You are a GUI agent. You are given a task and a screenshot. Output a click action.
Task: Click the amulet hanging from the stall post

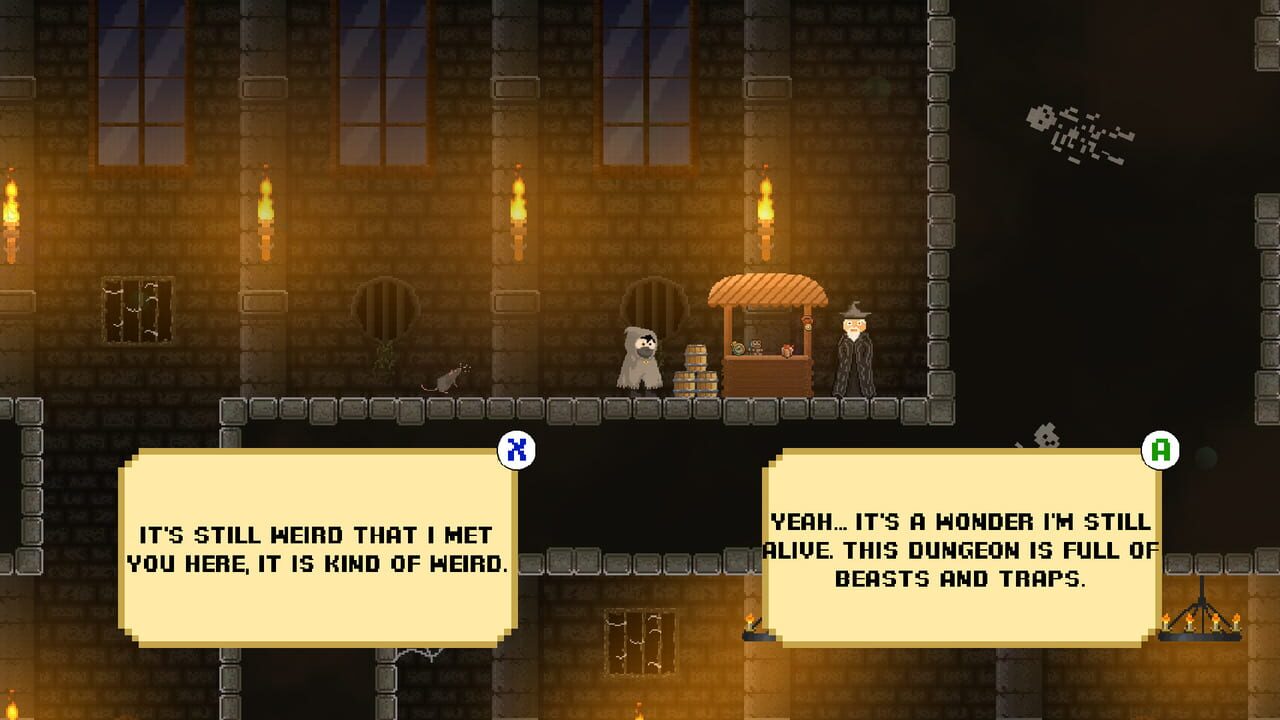coord(808,325)
